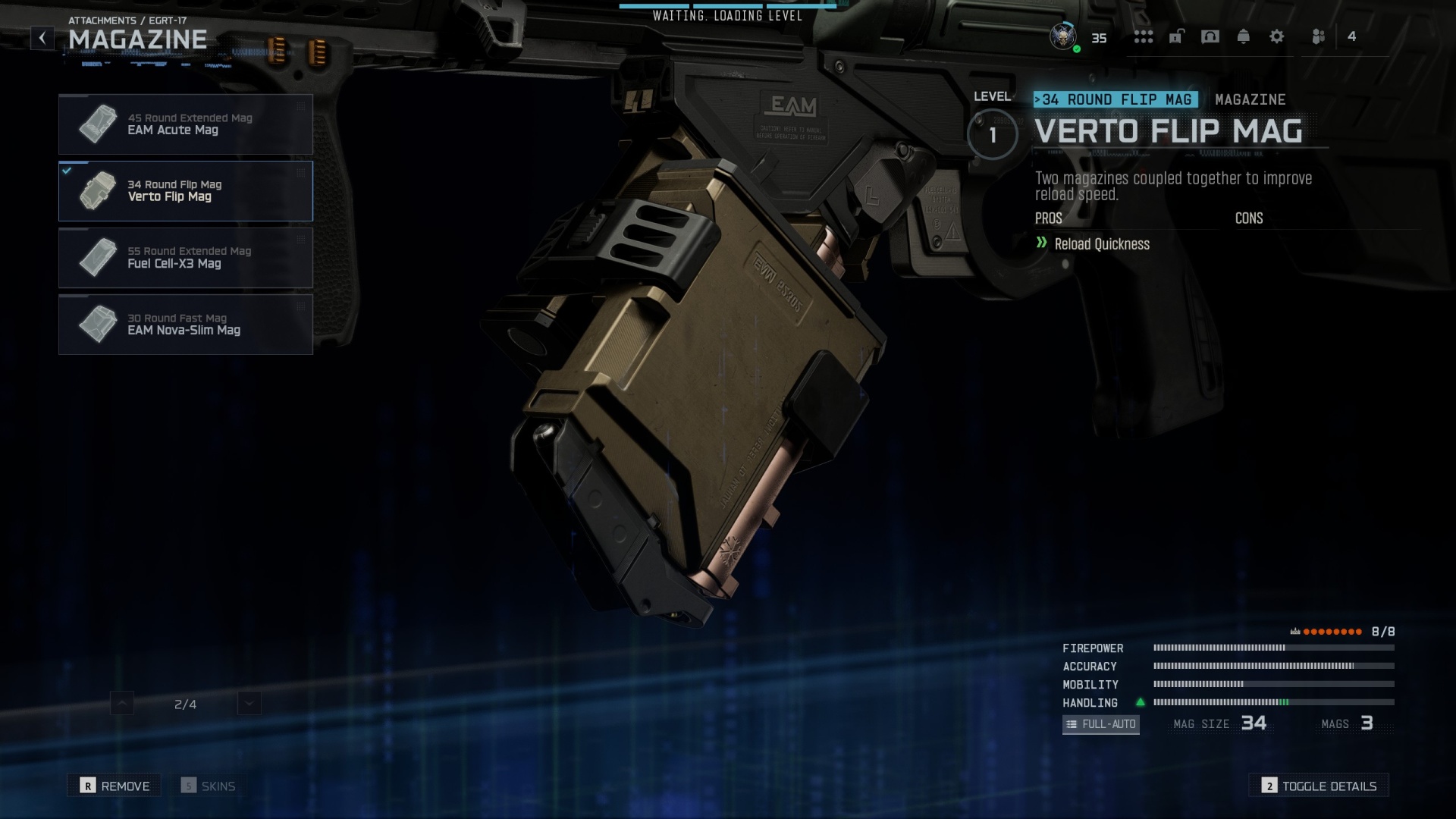
Task: Click the FULL-AUTO fire mode indicator
Action: pyautogui.click(x=1100, y=724)
